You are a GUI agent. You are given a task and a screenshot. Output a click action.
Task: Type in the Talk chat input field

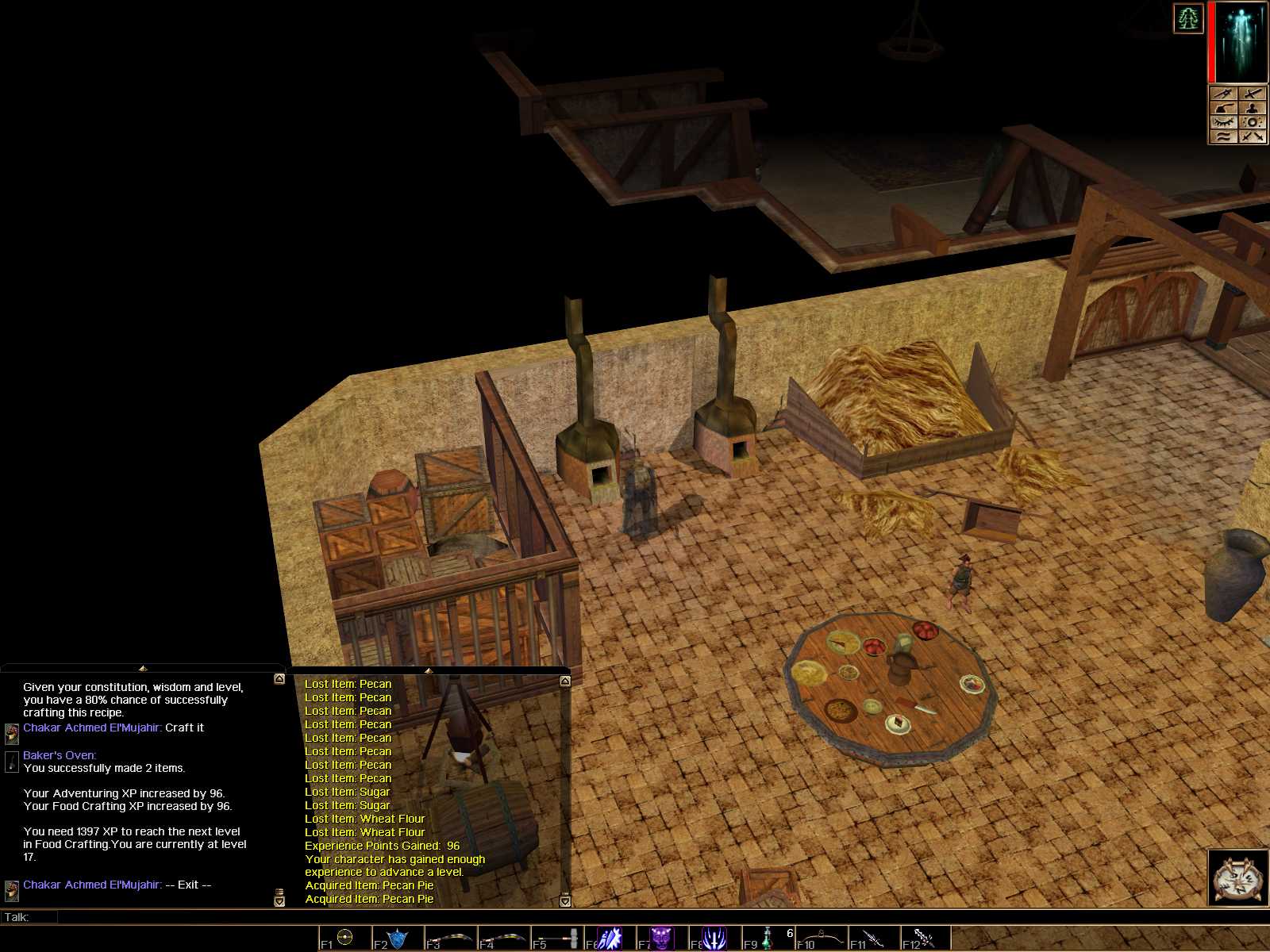pyautogui.click(x=476, y=917)
